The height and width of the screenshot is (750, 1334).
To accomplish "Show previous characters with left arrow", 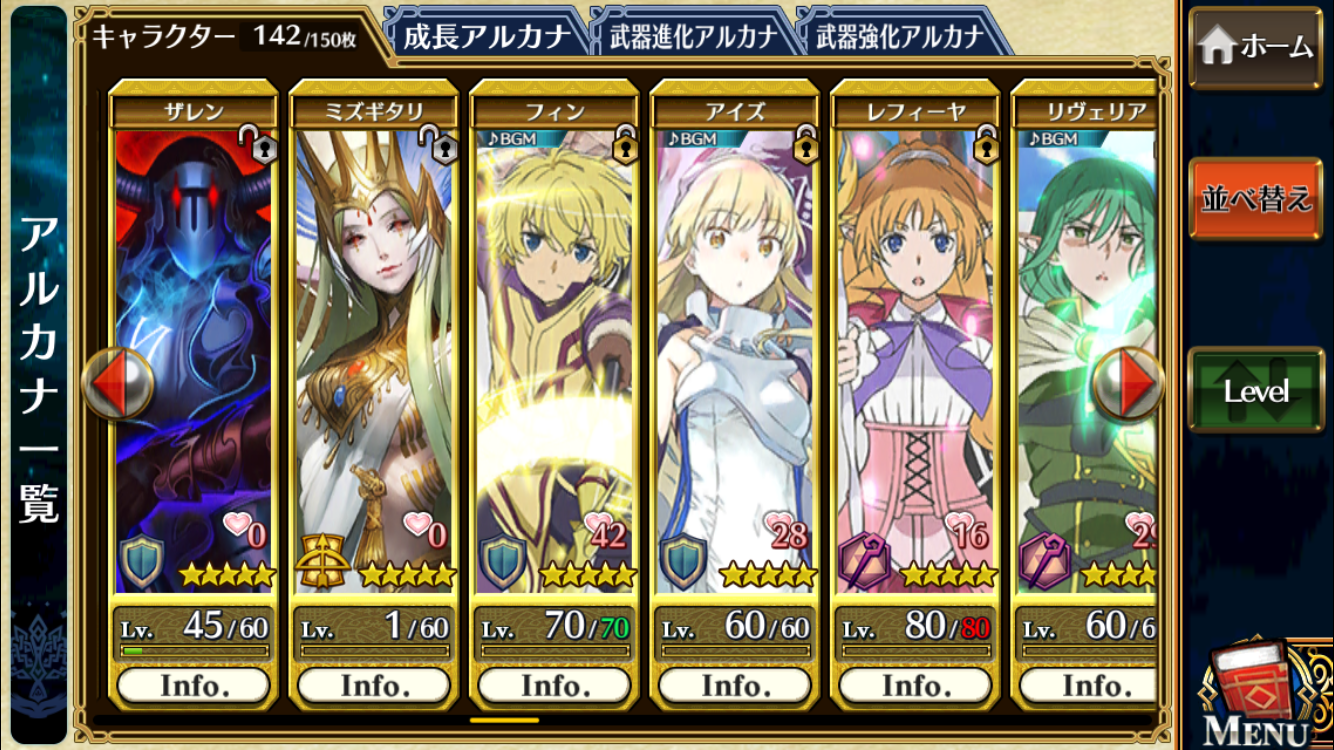I will (117, 383).
